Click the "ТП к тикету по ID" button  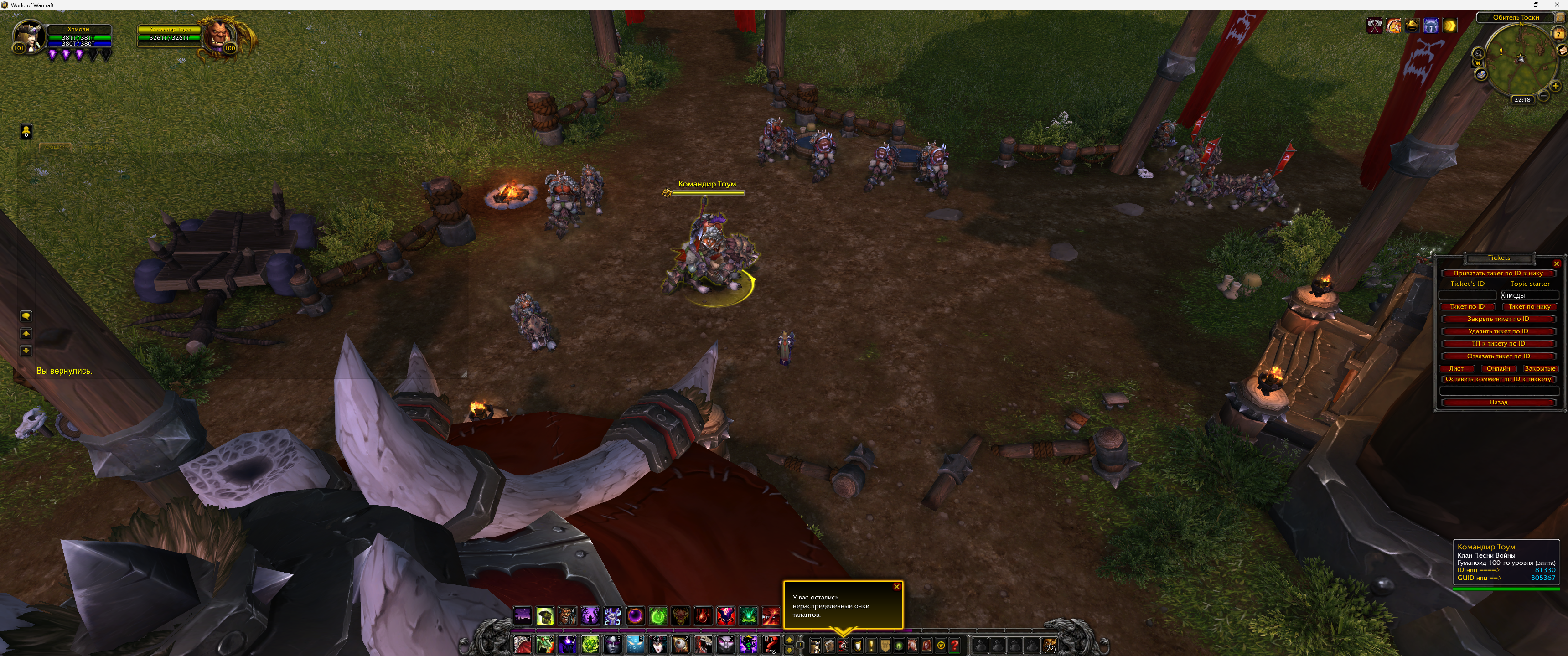(1497, 344)
